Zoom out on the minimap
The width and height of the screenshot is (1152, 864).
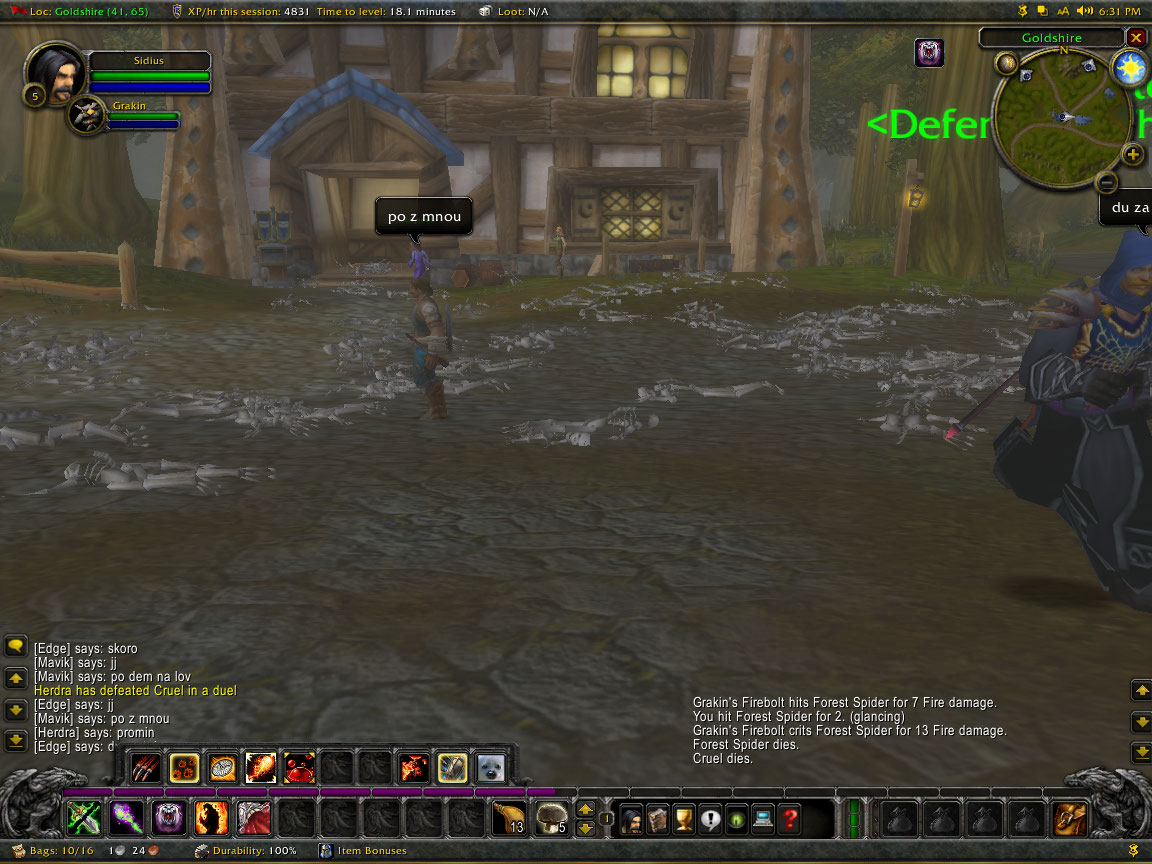pos(1105,182)
